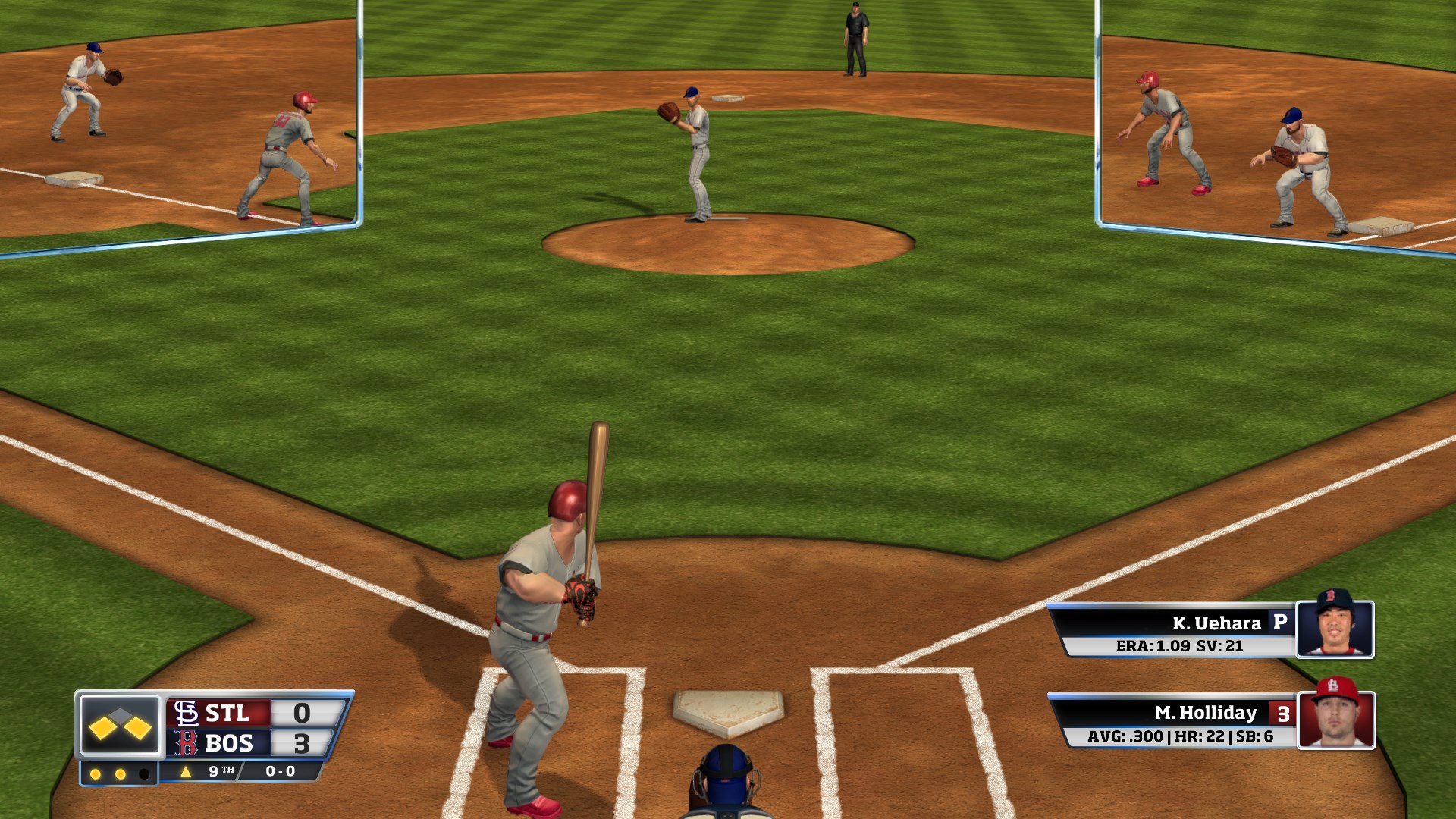Screen dimensions: 1456x819
Task: Open the 9TH inning display
Action: click(221, 772)
